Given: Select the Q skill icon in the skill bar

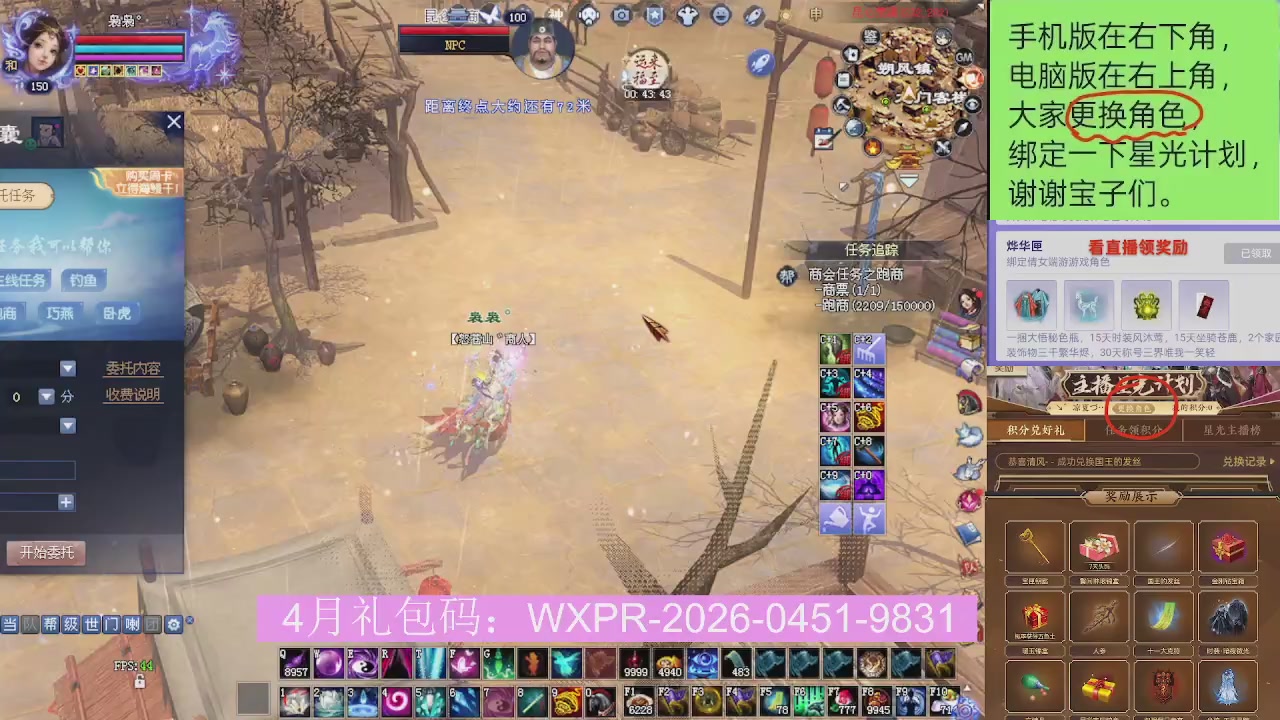Looking at the screenshot, I should 294,663.
